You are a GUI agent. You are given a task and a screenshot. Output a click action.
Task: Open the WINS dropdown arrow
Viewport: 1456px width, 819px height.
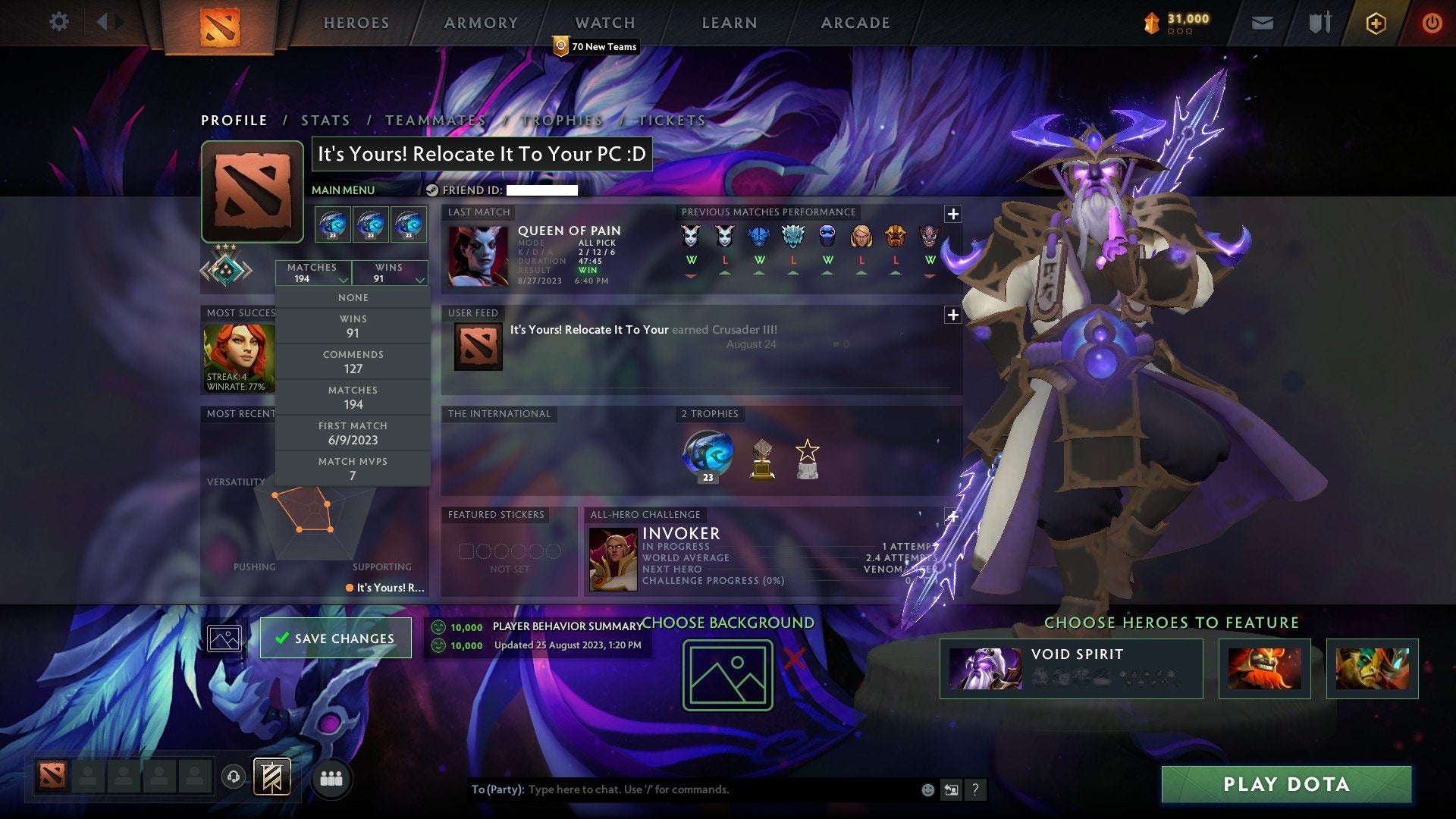coord(419,280)
